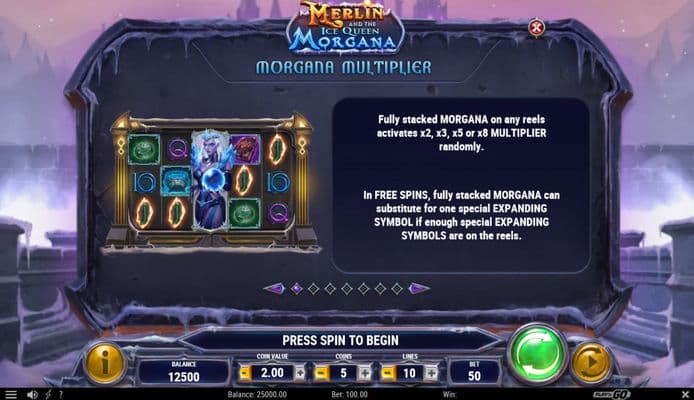Increase the number of coins
Viewport: 694px width, 400px height.
(363, 373)
